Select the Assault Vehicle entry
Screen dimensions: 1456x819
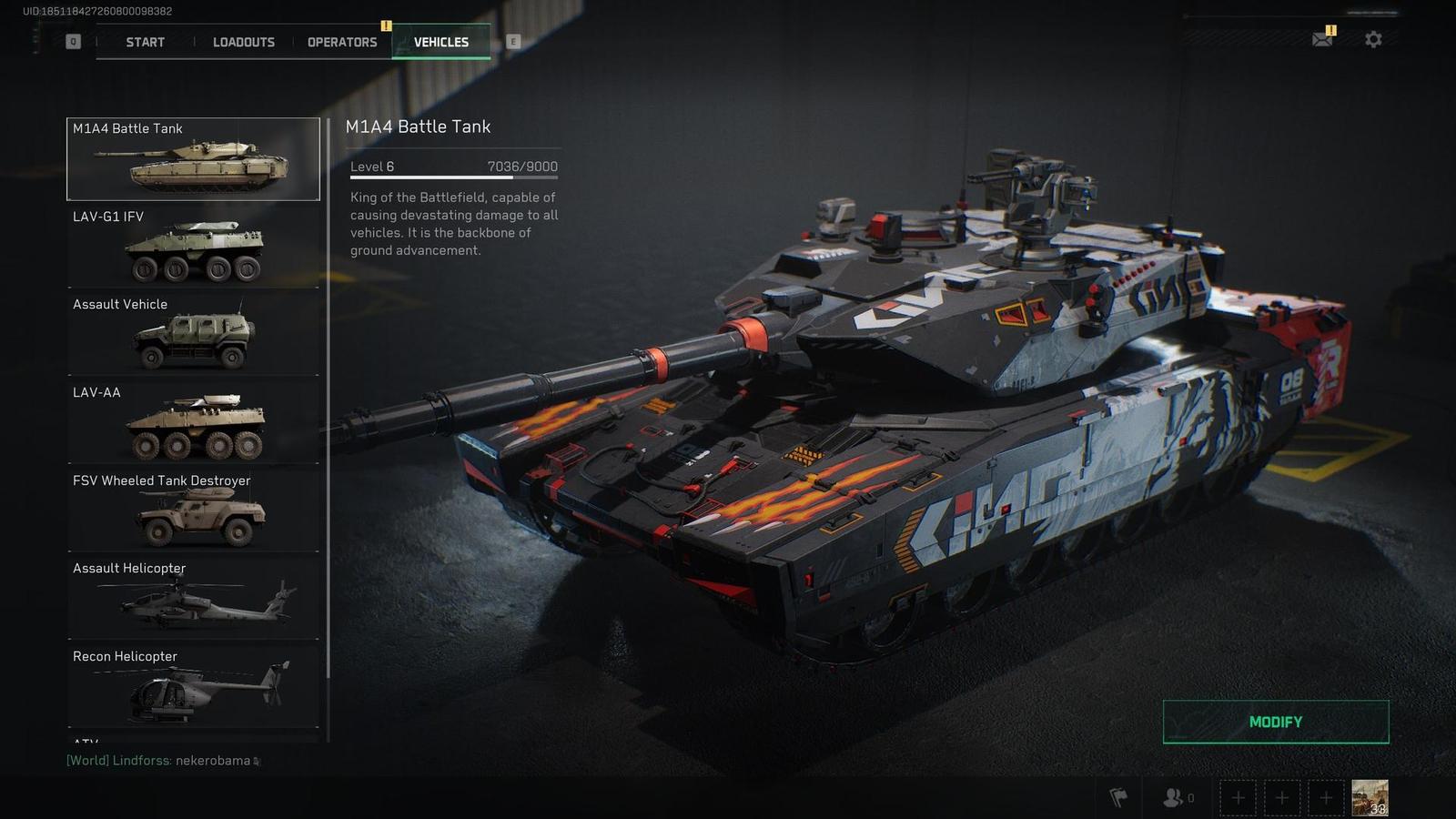coord(193,334)
